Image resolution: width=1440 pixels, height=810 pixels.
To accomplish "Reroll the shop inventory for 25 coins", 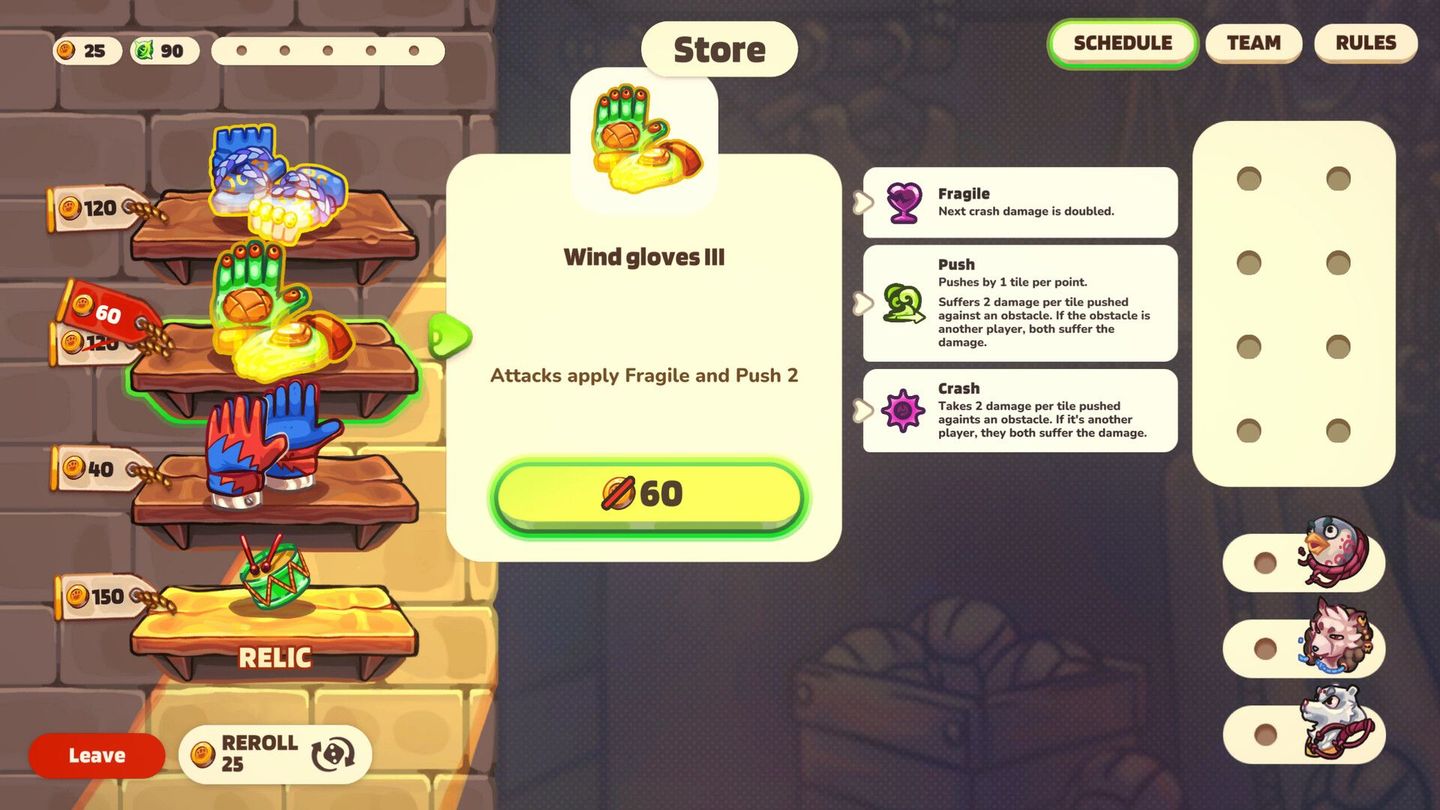I will [275, 752].
